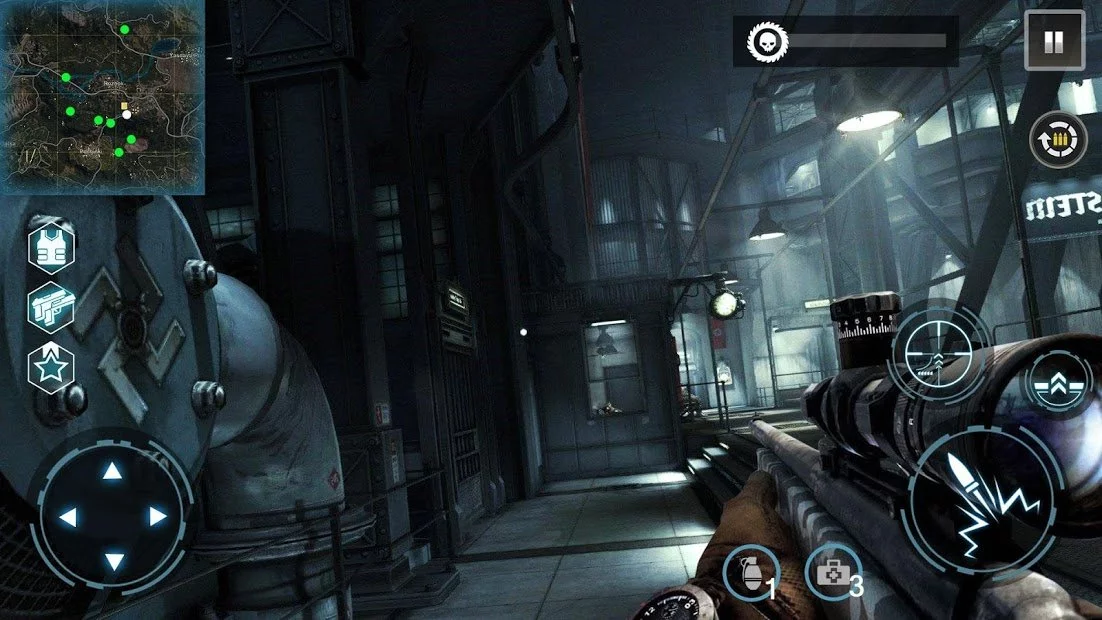
Task: Pause the game
Action: (1054, 40)
